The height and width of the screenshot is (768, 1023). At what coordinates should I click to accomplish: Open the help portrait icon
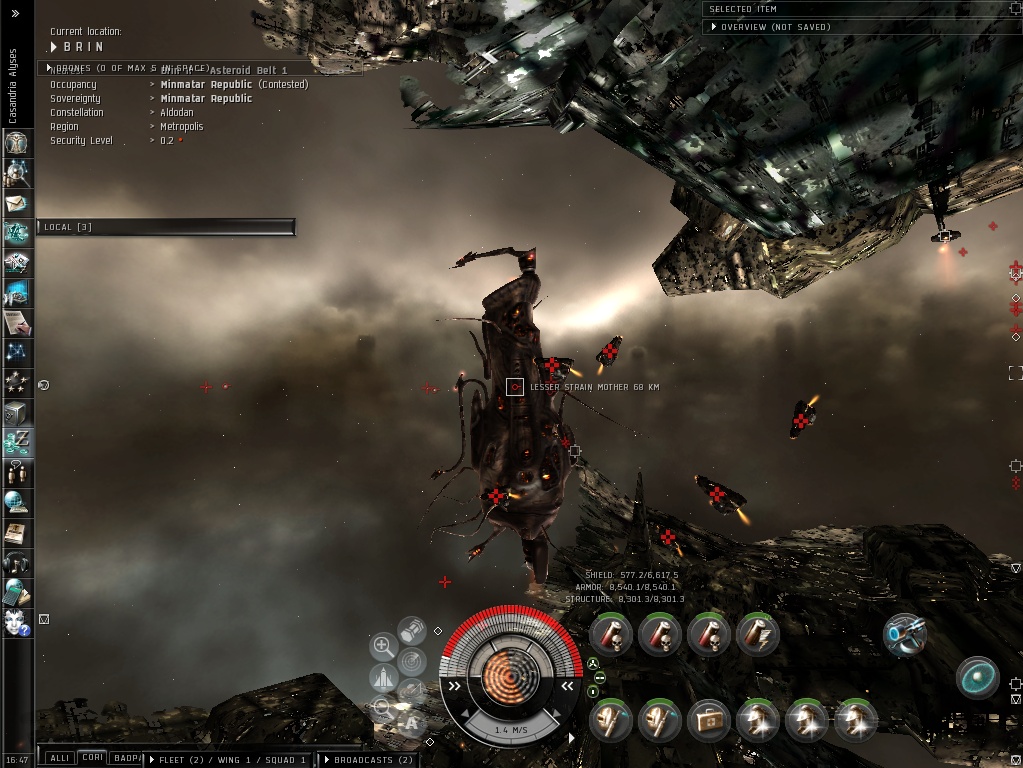tap(16, 621)
